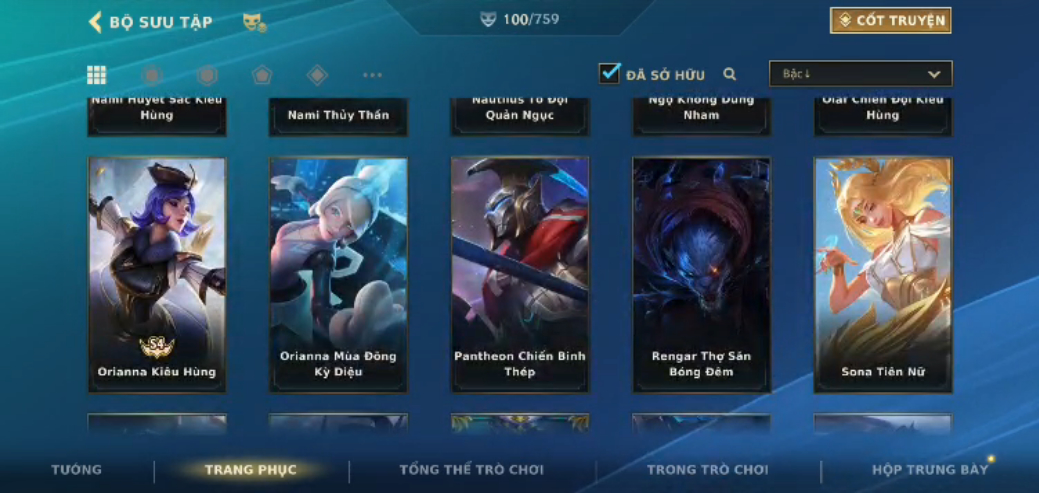The height and width of the screenshot is (493, 1039).
Task: Select the Nami Thủy Thần skin card
Action: [x=338, y=116]
